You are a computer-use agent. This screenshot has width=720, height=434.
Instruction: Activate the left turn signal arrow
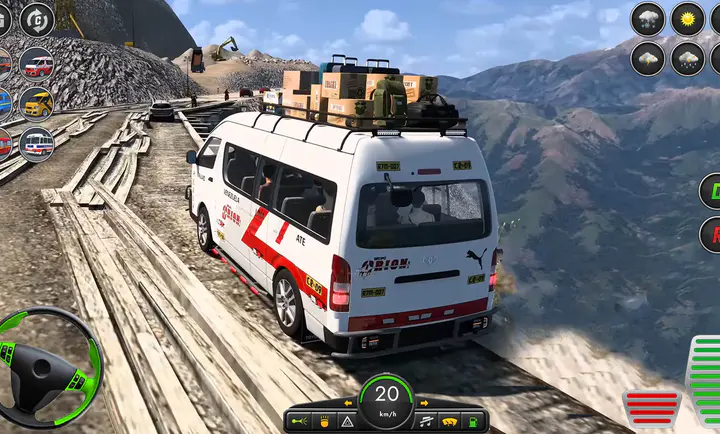[x=350, y=402]
